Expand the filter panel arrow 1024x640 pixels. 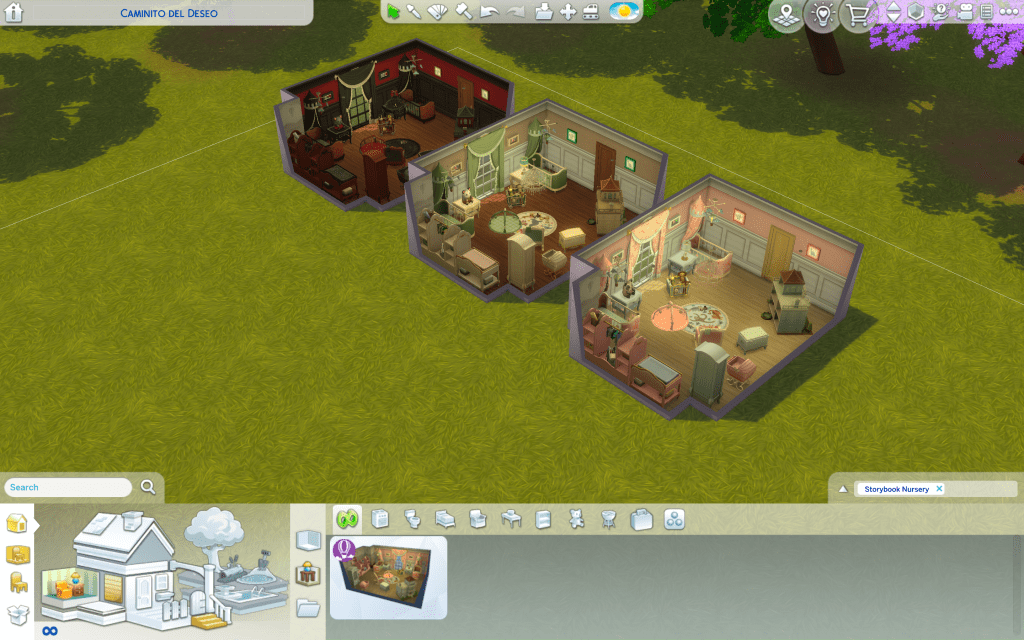pyautogui.click(x=843, y=489)
